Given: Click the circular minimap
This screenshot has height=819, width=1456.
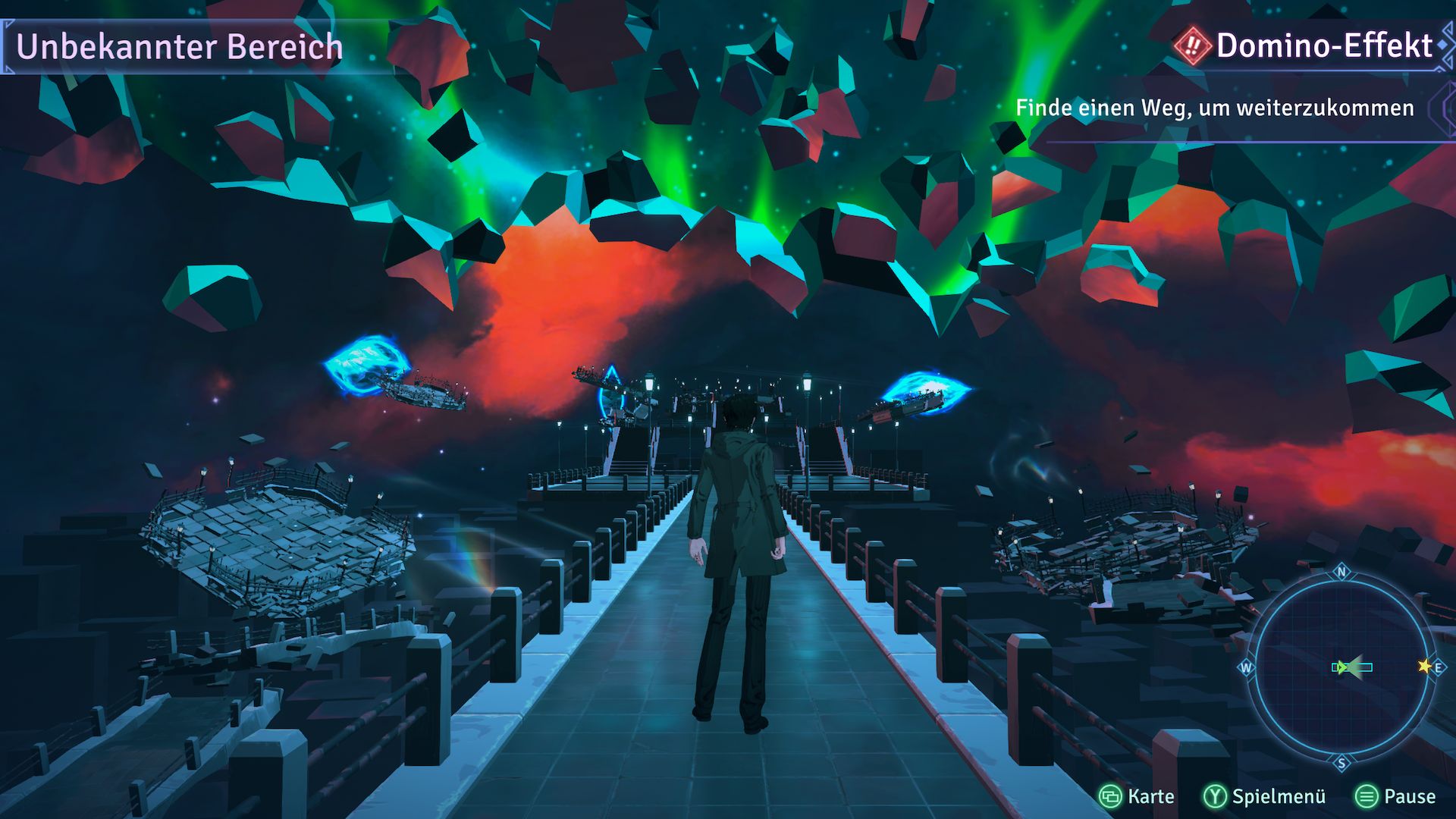Looking at the screenshot, I should 1341,667.
